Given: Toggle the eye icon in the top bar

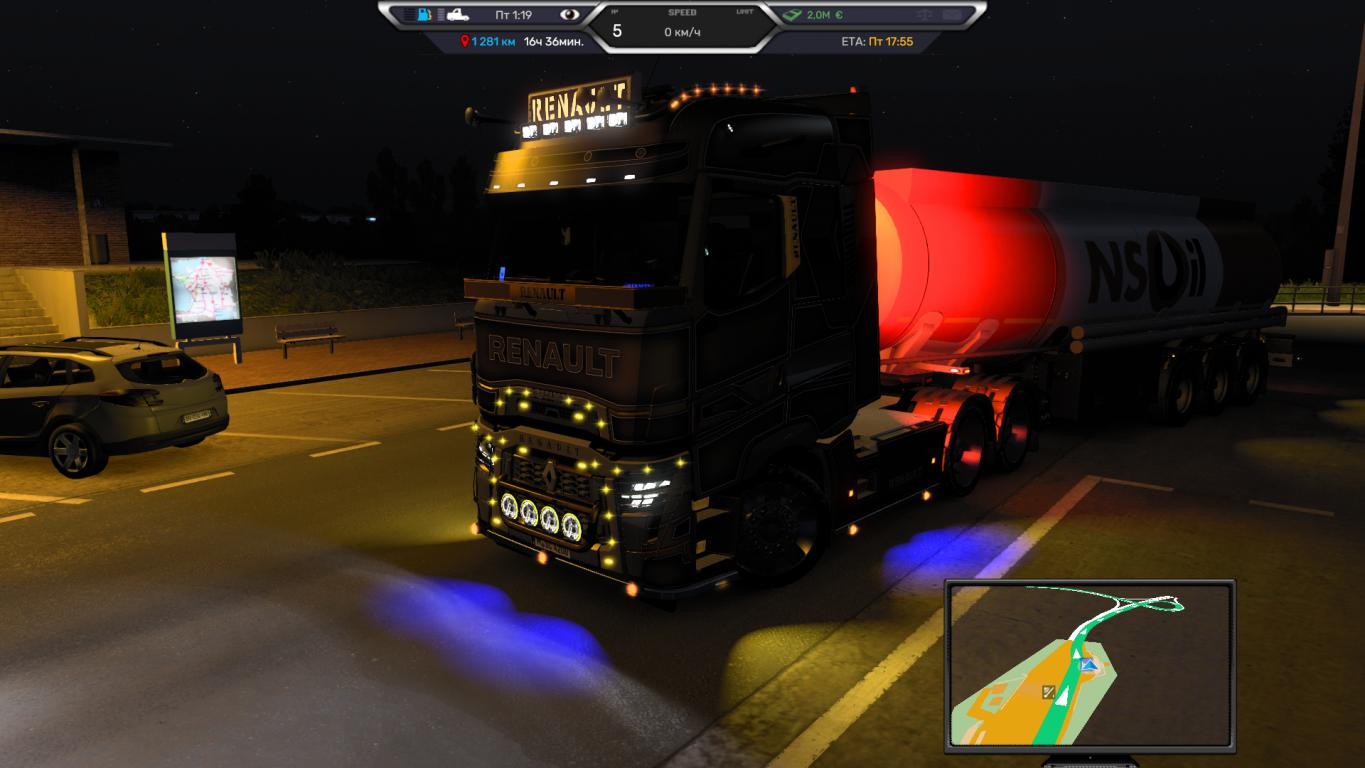Looking at the screenshot, I should 570,15.
